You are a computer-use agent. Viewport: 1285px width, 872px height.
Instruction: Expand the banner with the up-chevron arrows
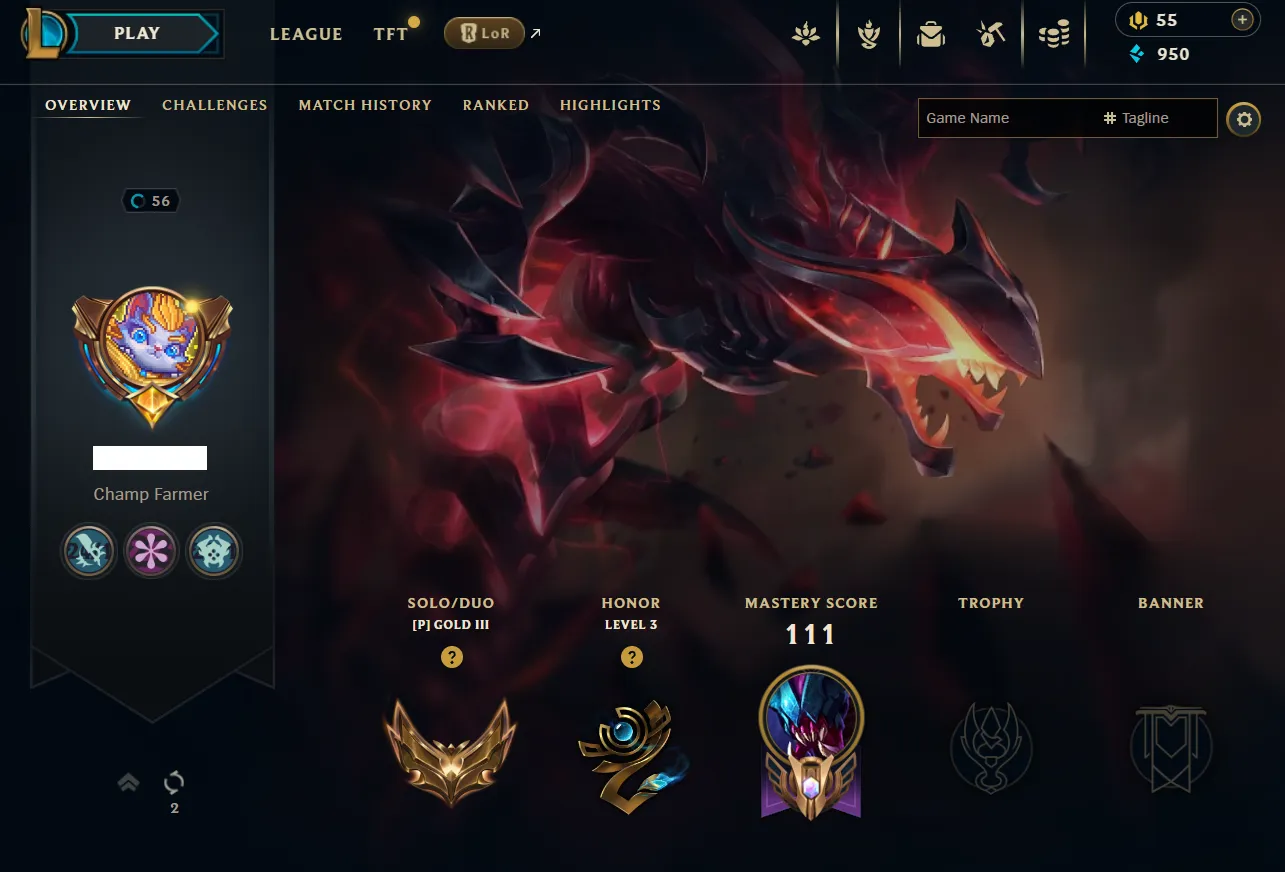pos(128,782)
